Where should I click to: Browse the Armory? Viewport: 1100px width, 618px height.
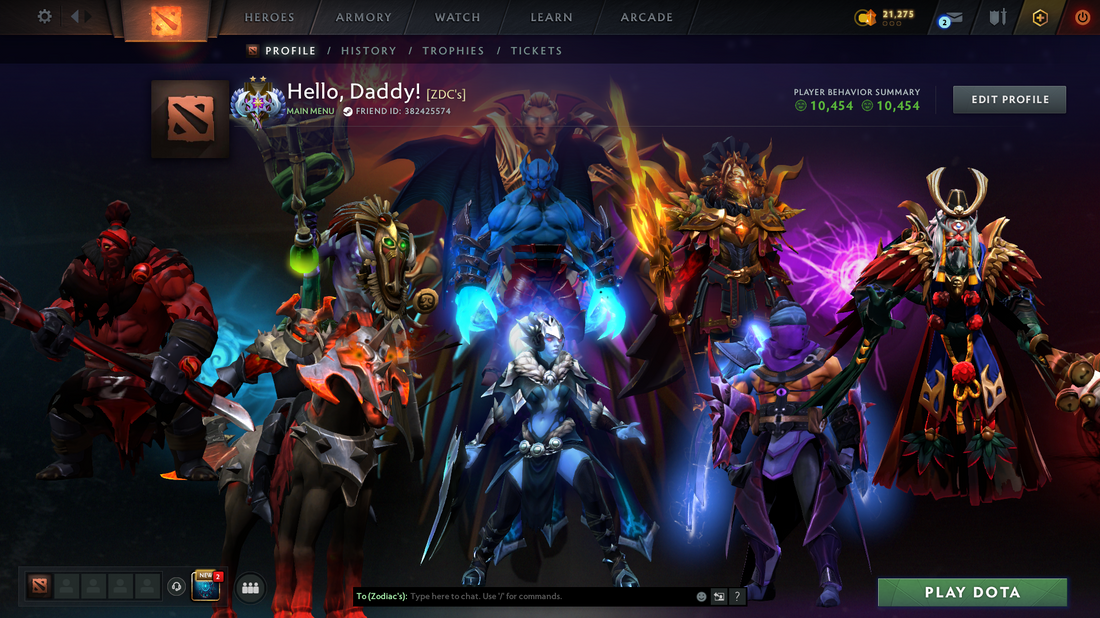pos(364,17)
